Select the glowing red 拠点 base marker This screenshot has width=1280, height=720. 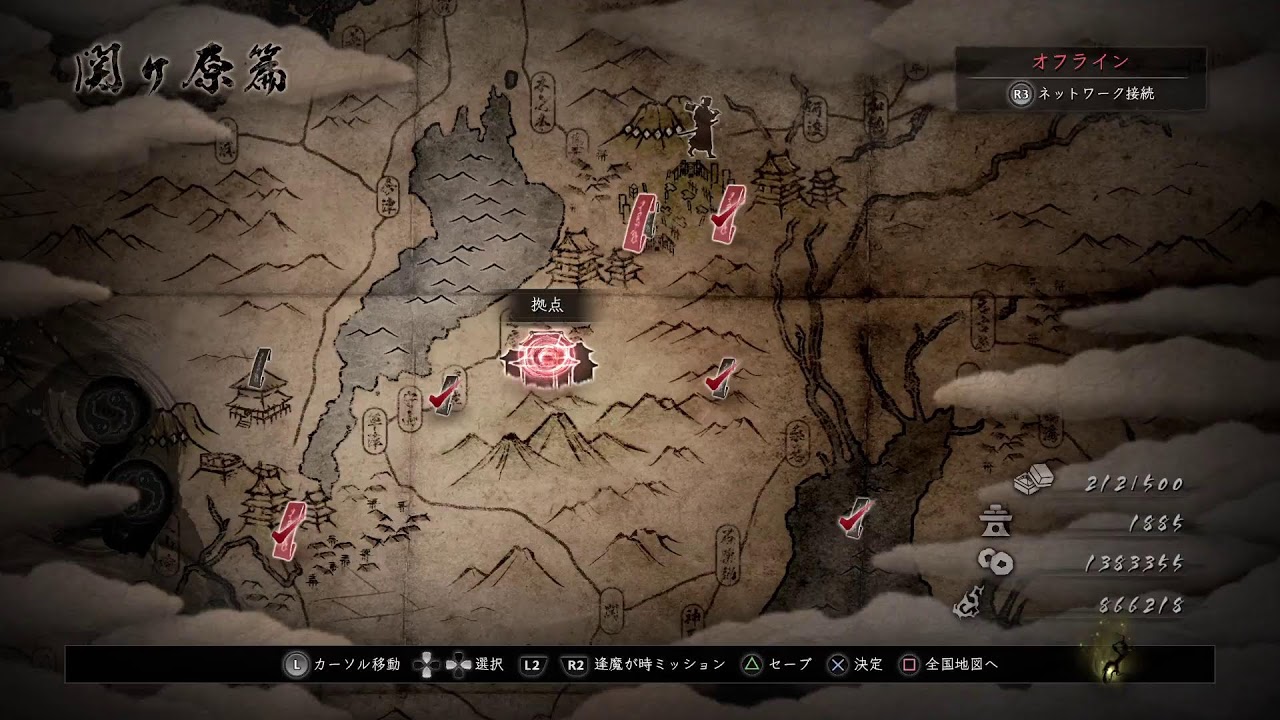[x=548, y=357]
